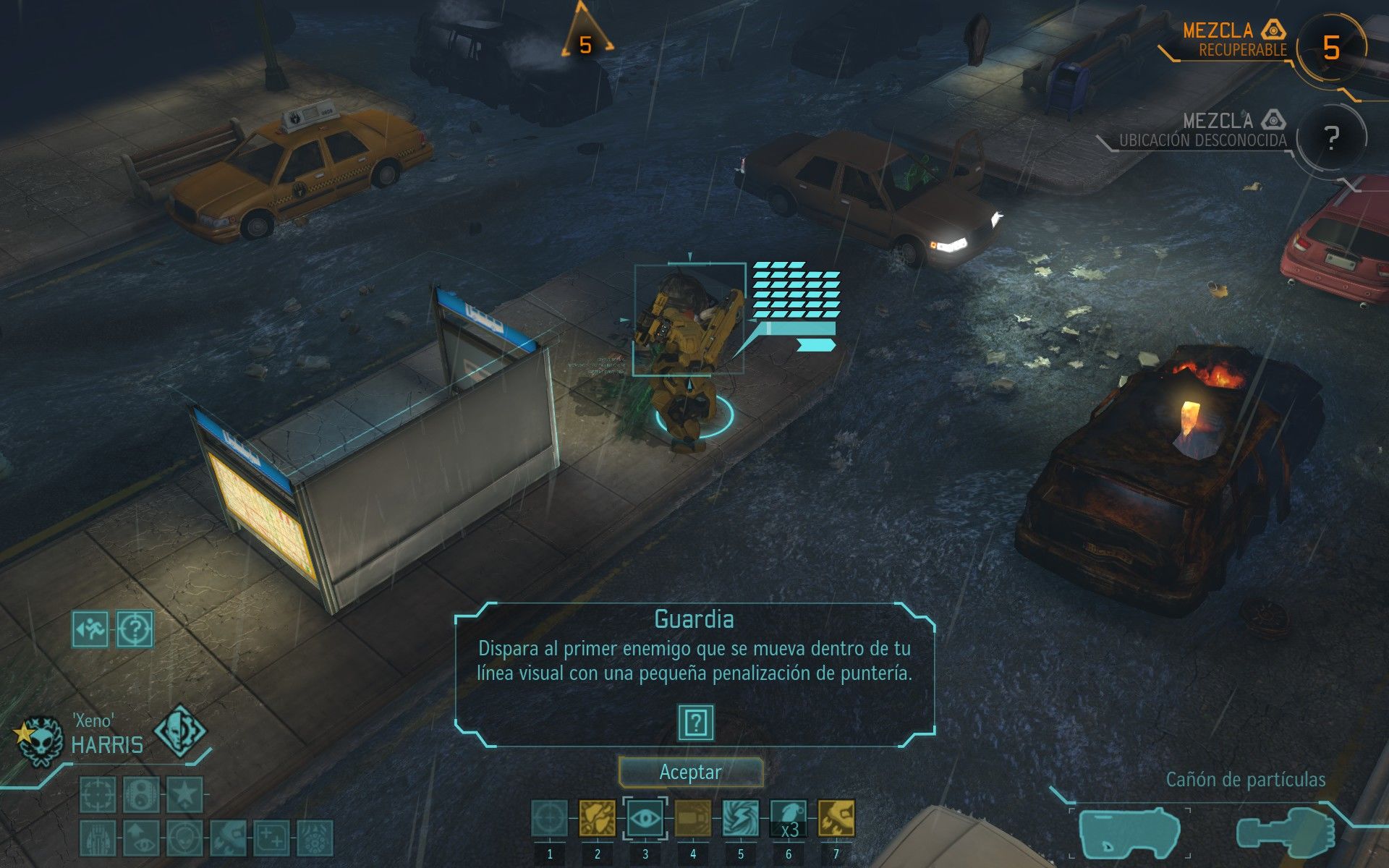Select the dimmed yellow battery ability in slot 4
Screen dimensions: 1389x868
pyautogui.click(x=693, y=819)
